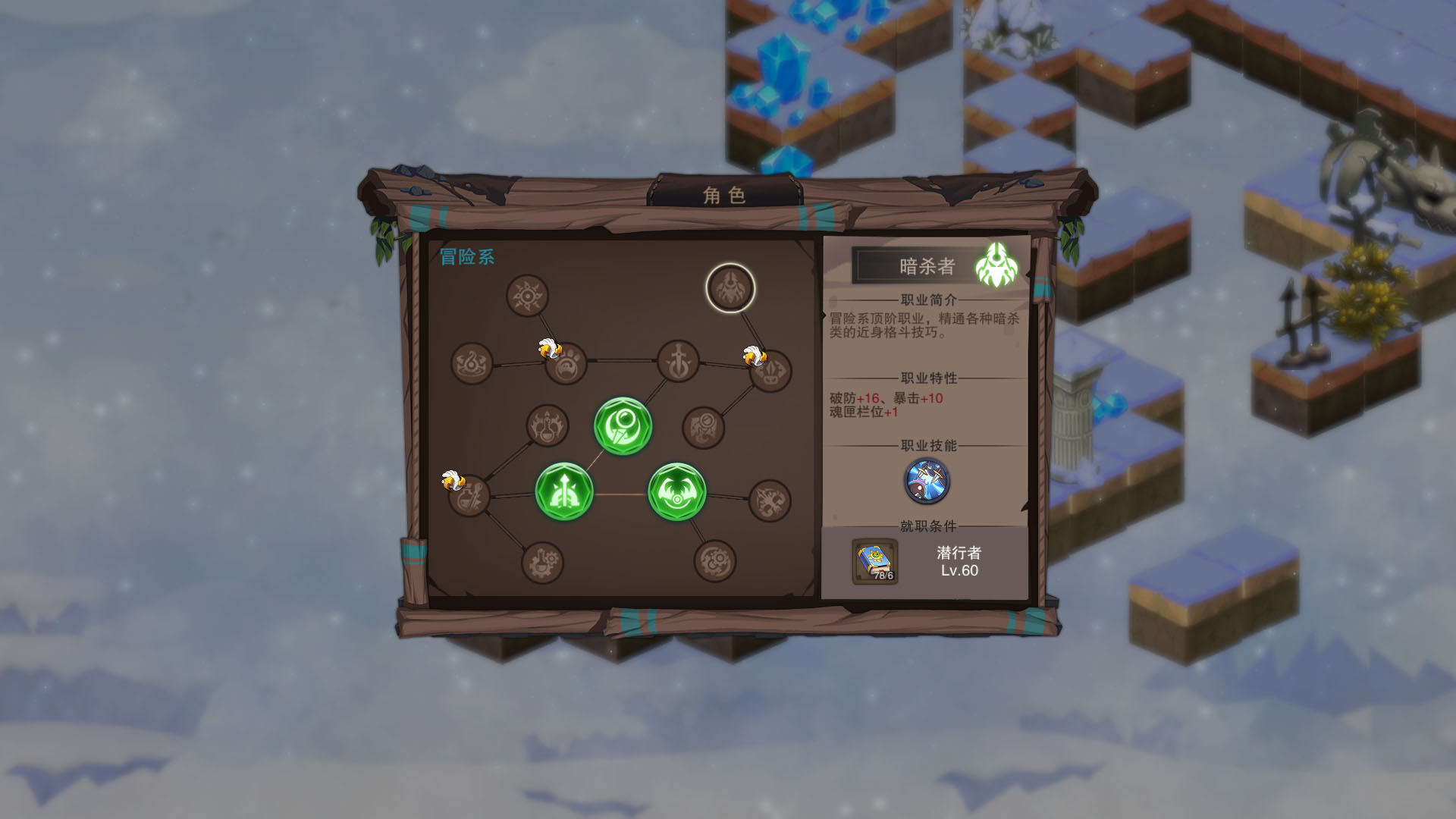Choose the green upward-arrow class node

click(563, 493)
